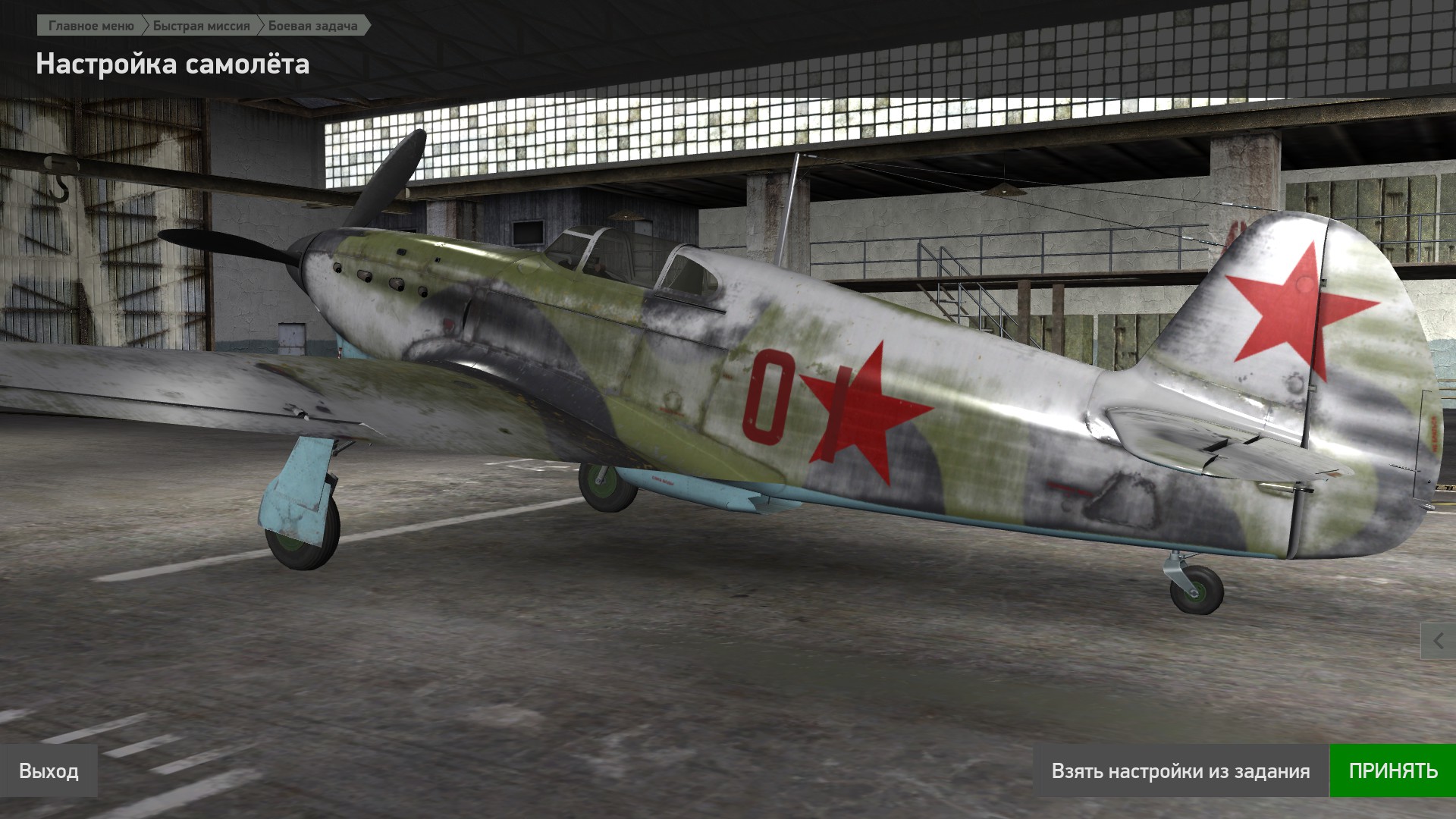This screenshot has width=1456, height=819.
Task: Expand the side panel arrow
Action: (1439, 642)
